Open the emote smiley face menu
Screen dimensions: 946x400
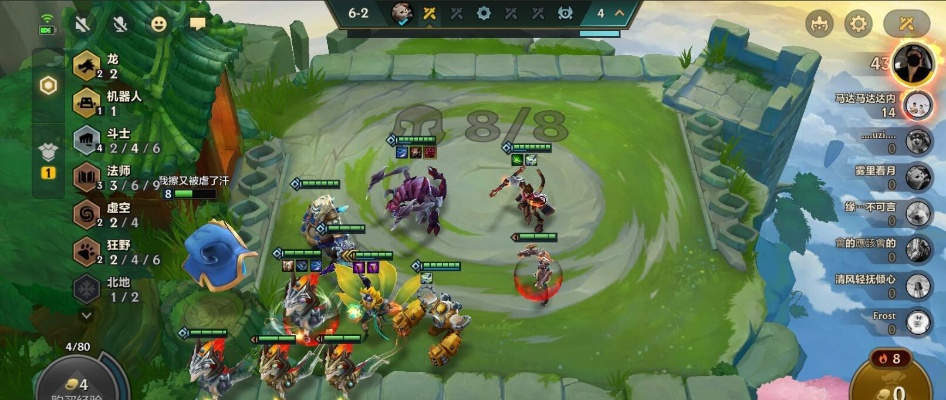pos(159,23)
